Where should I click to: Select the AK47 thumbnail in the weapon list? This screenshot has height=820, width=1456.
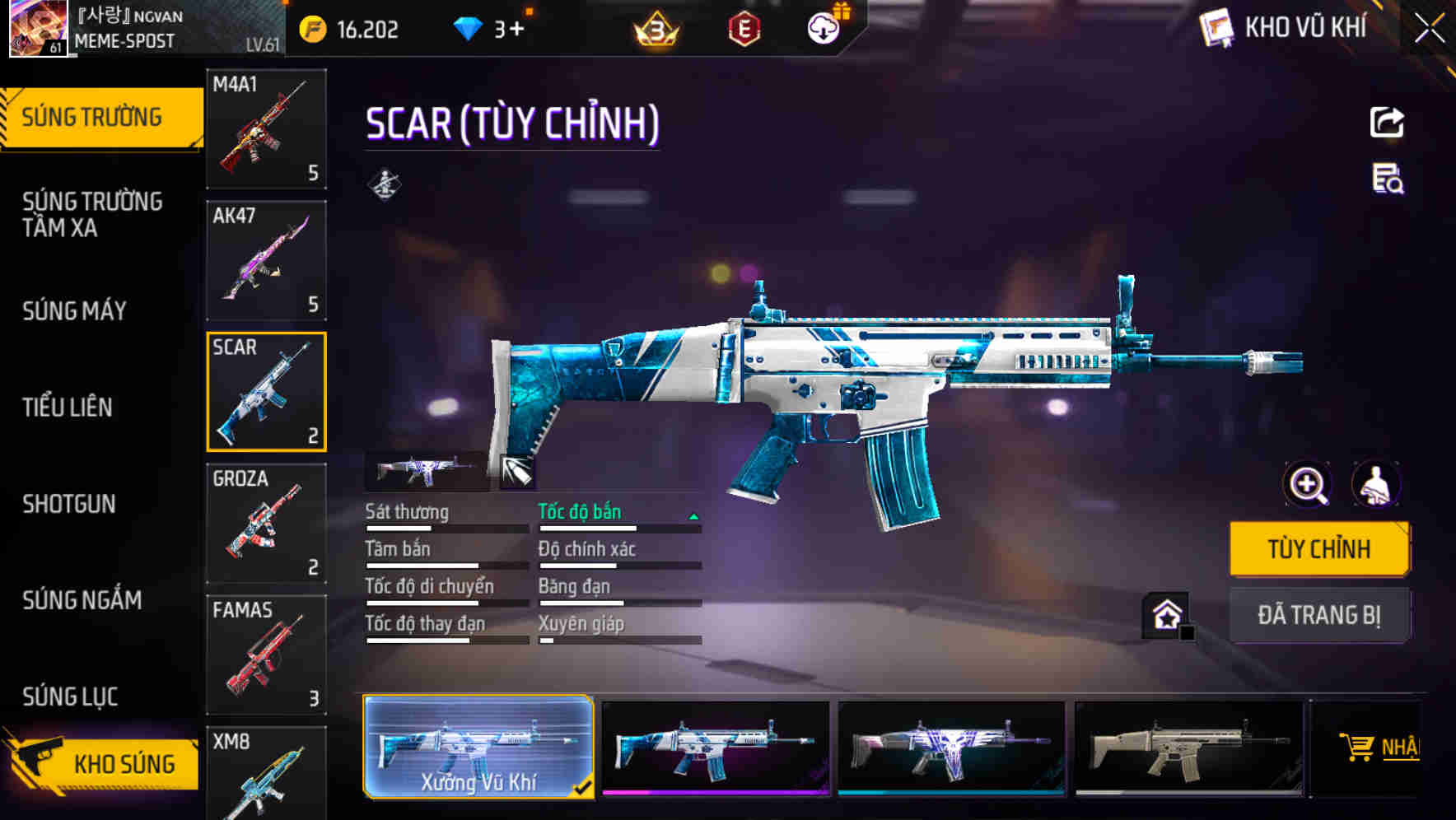[x=265, y=260]
